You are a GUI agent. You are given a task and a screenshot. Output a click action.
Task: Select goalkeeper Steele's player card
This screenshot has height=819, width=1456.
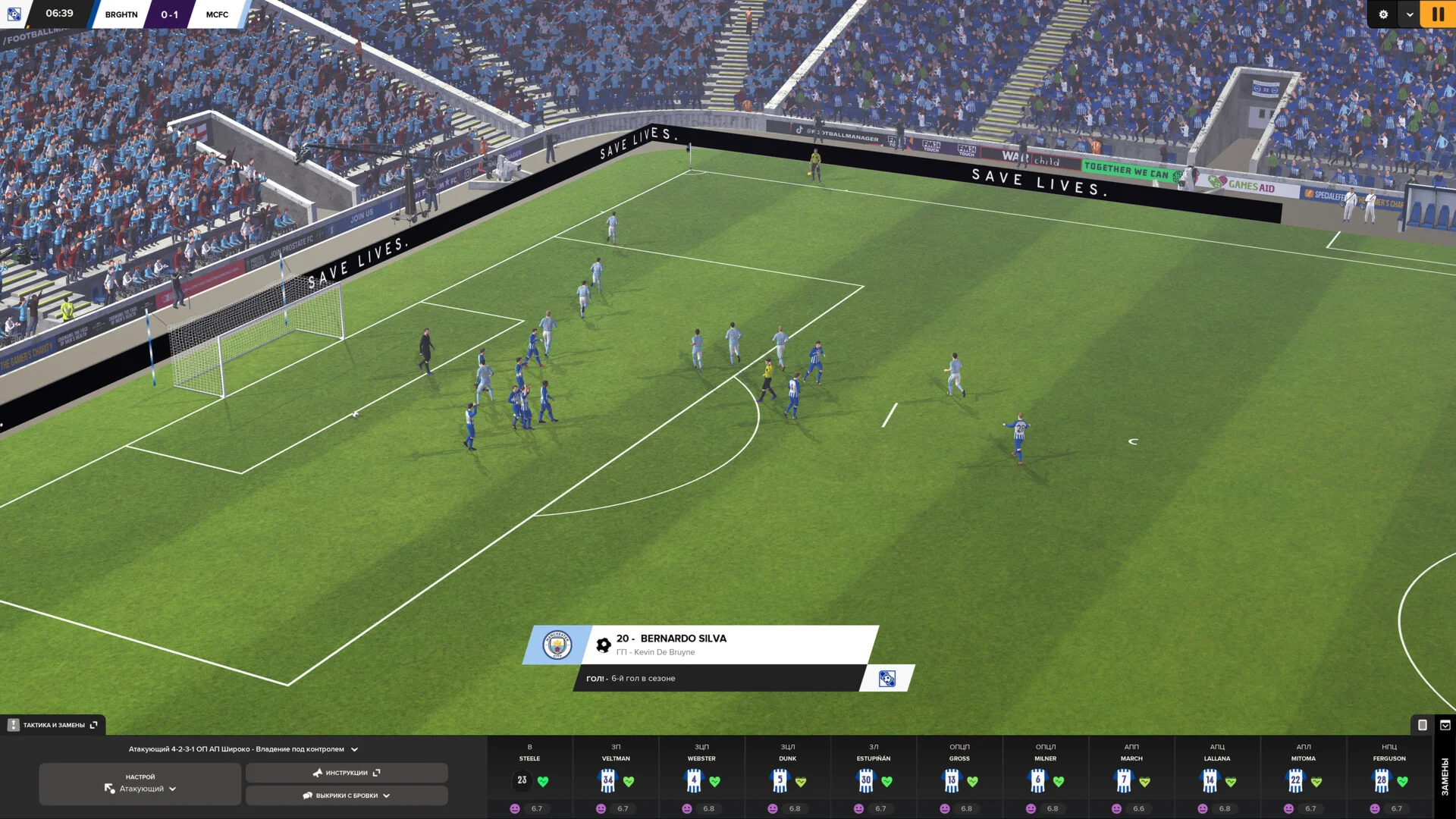(530, 777)
